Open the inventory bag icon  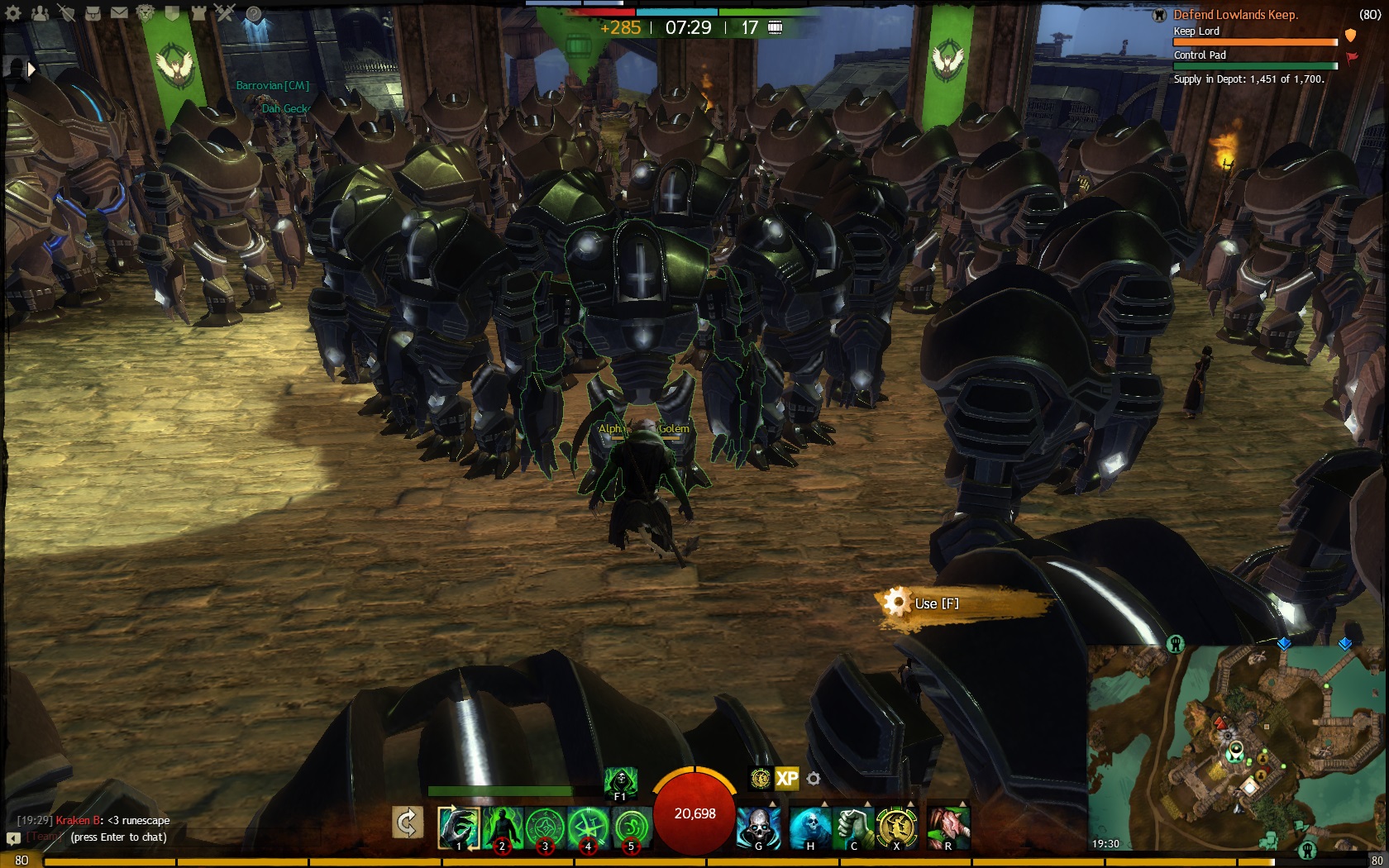[x=93, y=13]
